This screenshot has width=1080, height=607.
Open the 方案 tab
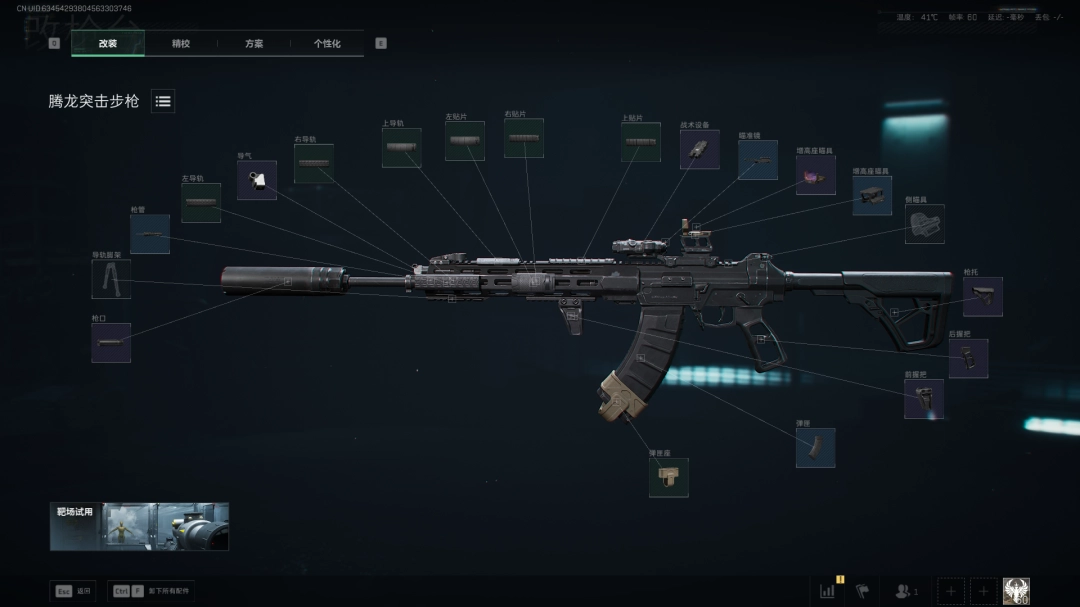click(254, 44)
